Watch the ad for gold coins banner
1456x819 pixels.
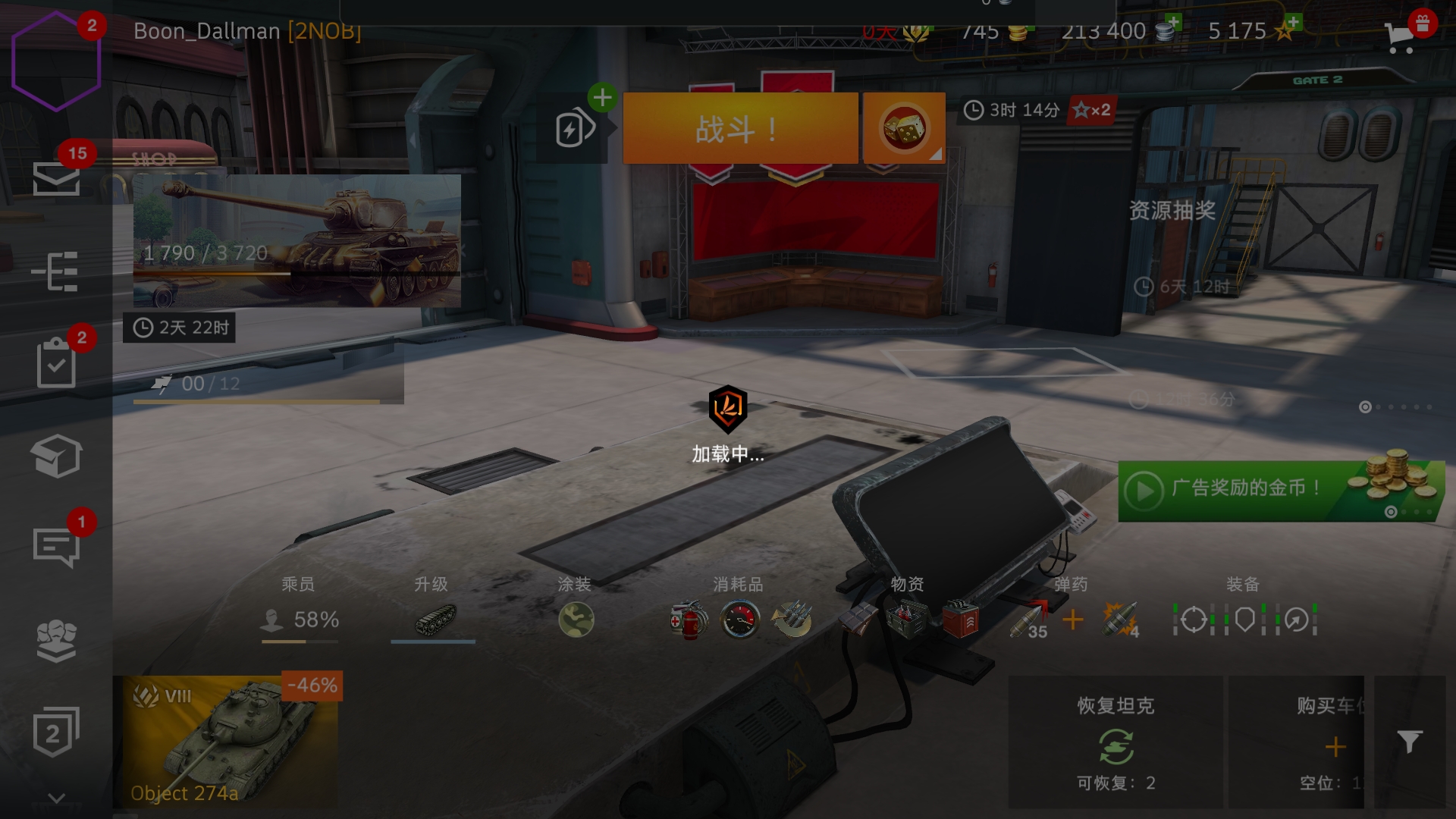pos(1280,491)
